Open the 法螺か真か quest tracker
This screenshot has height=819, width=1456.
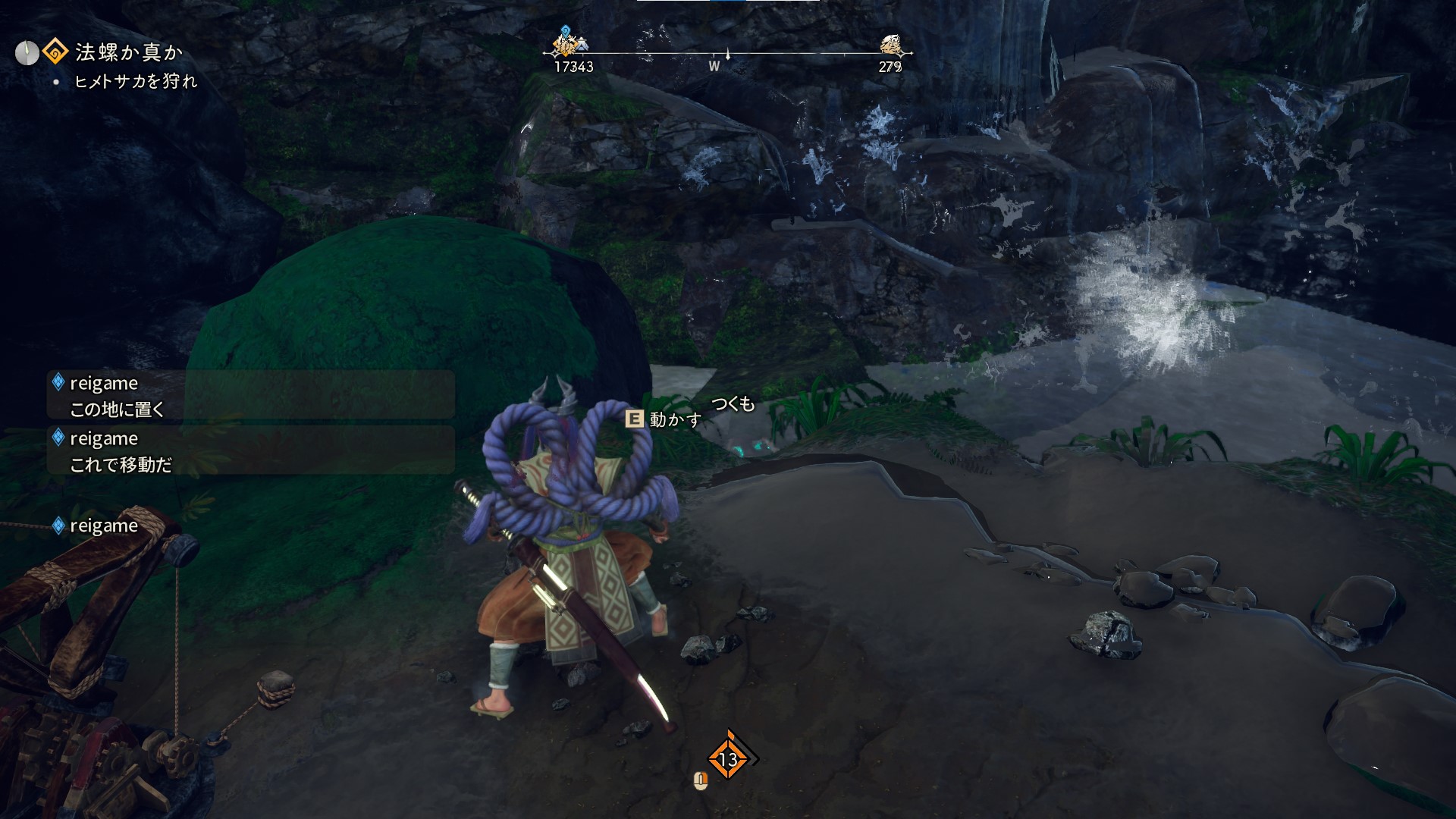pos(128,52)
